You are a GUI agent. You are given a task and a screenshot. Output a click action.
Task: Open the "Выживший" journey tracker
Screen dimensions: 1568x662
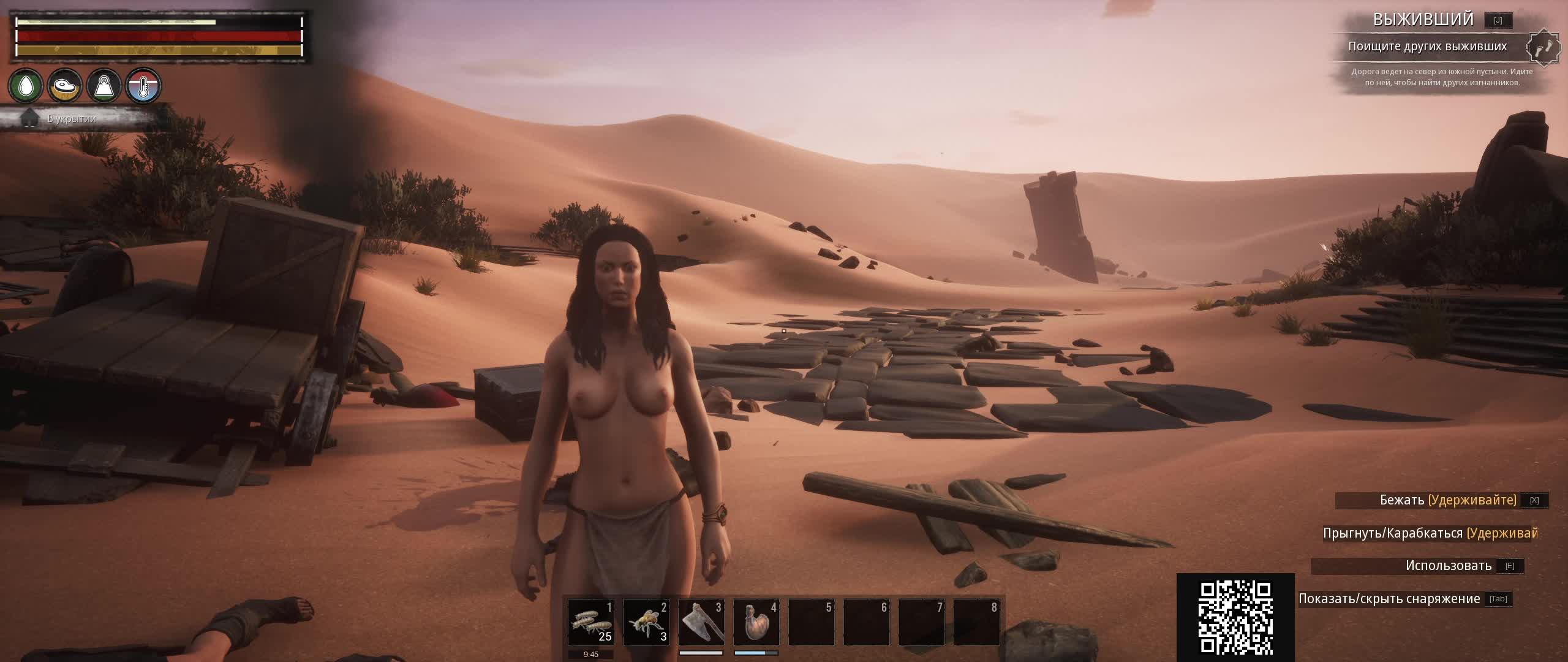(x=1422, y=20)
